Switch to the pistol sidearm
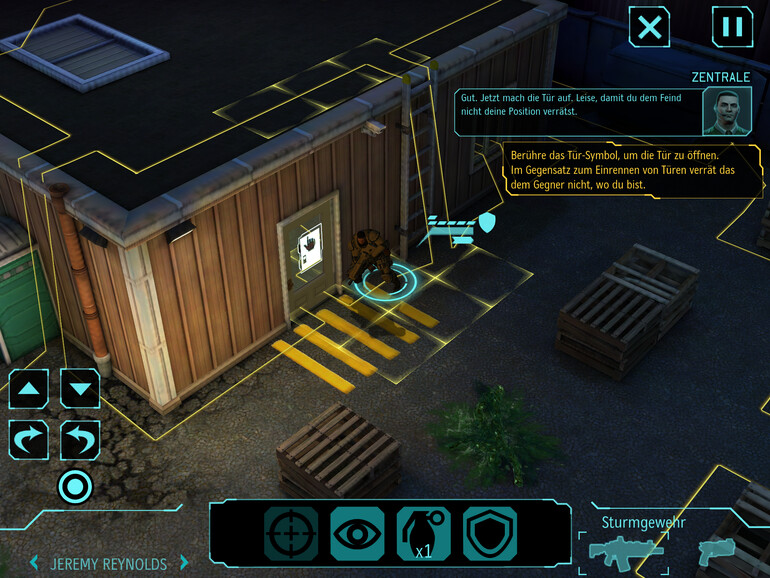 (x=716, y=550)
